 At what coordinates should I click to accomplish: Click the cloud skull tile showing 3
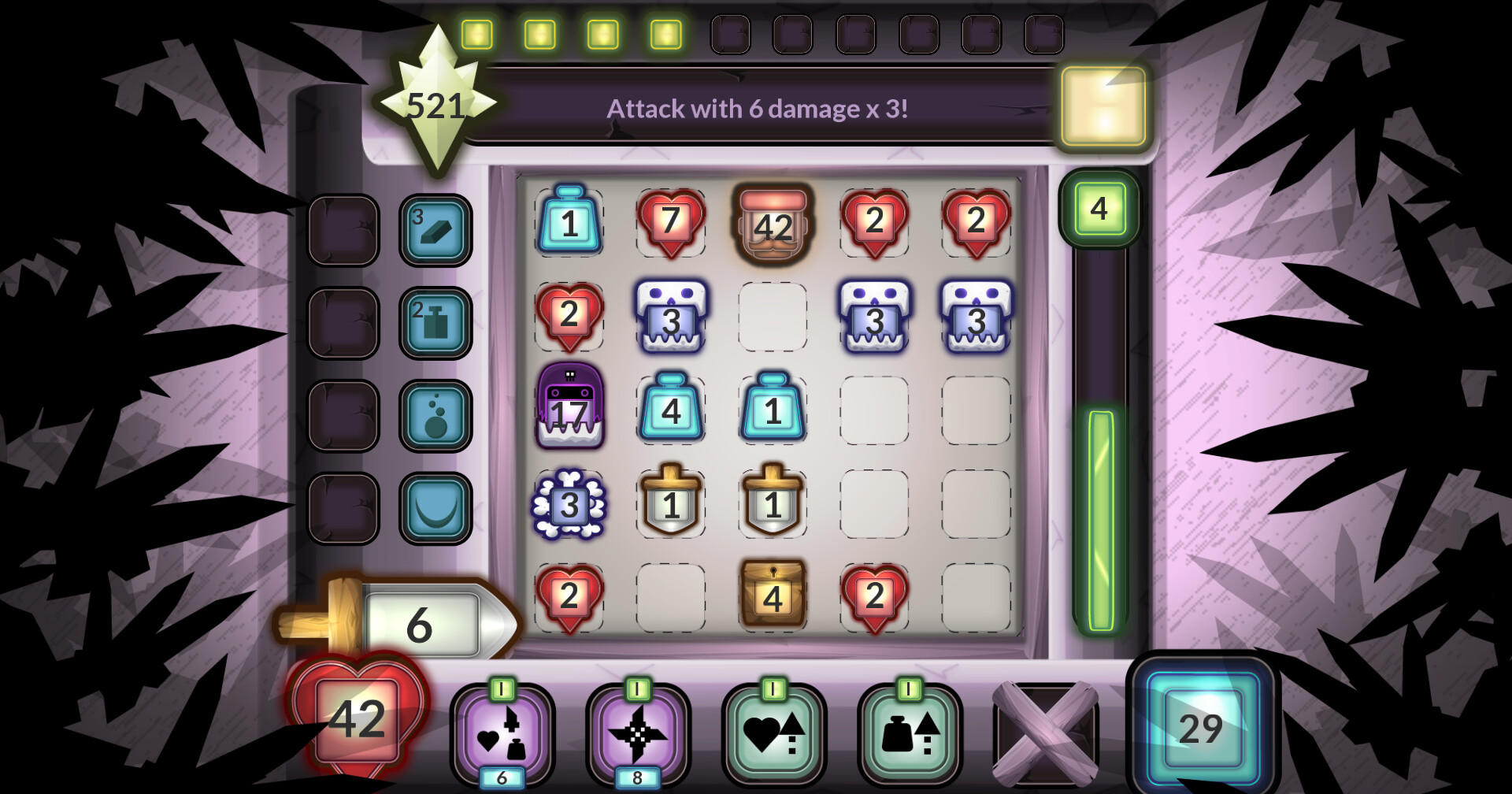coord(569,504)
